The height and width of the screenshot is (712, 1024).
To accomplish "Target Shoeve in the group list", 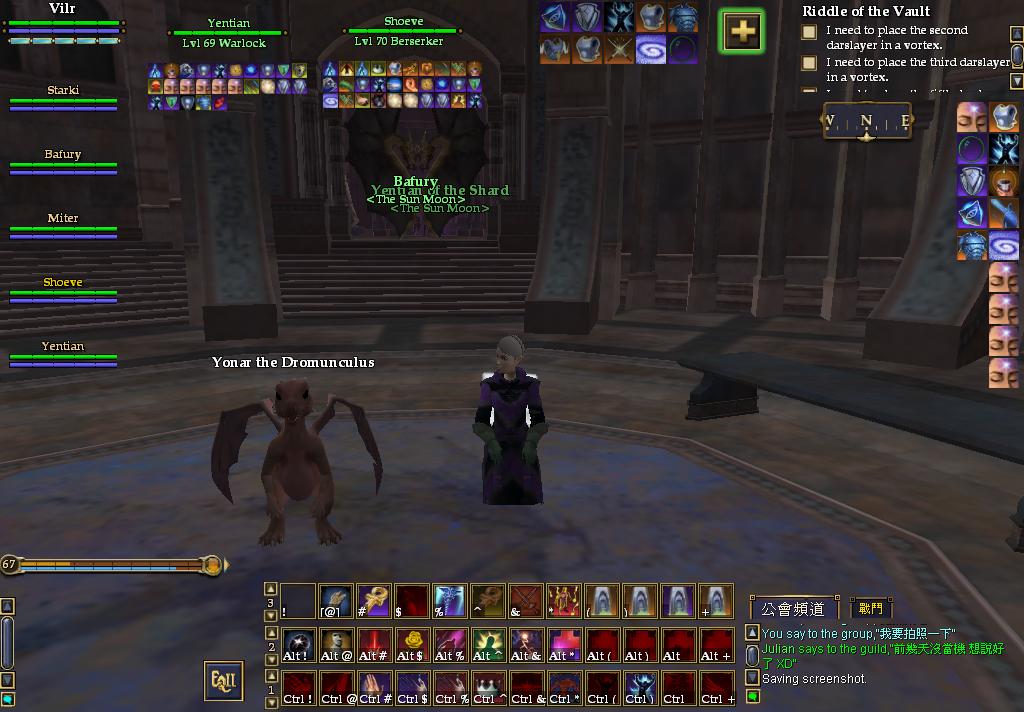I will [x=63, y=289].
